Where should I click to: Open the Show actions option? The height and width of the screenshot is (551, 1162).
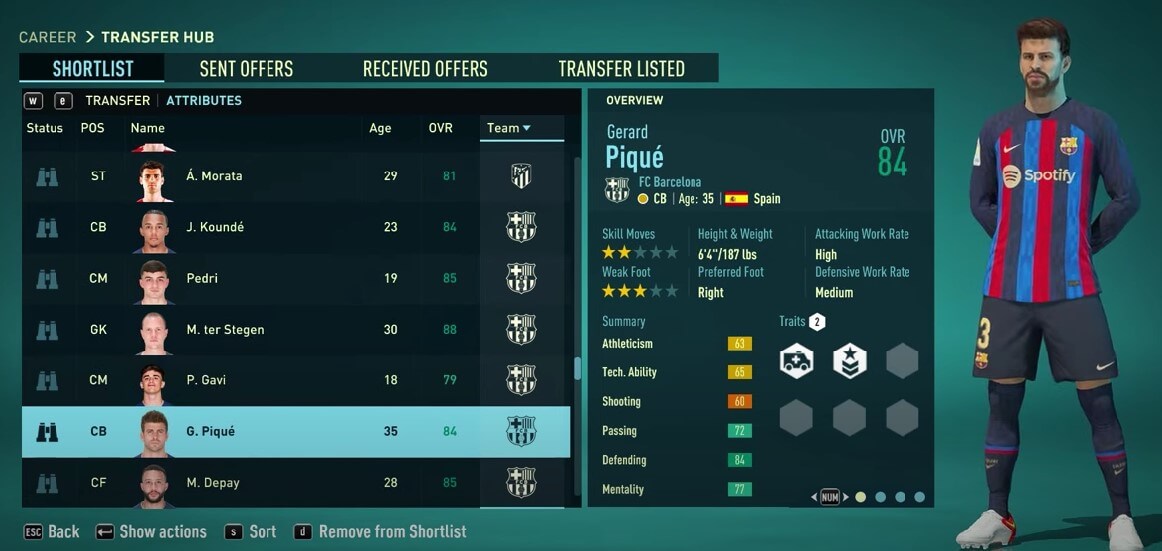pos(151,532)
